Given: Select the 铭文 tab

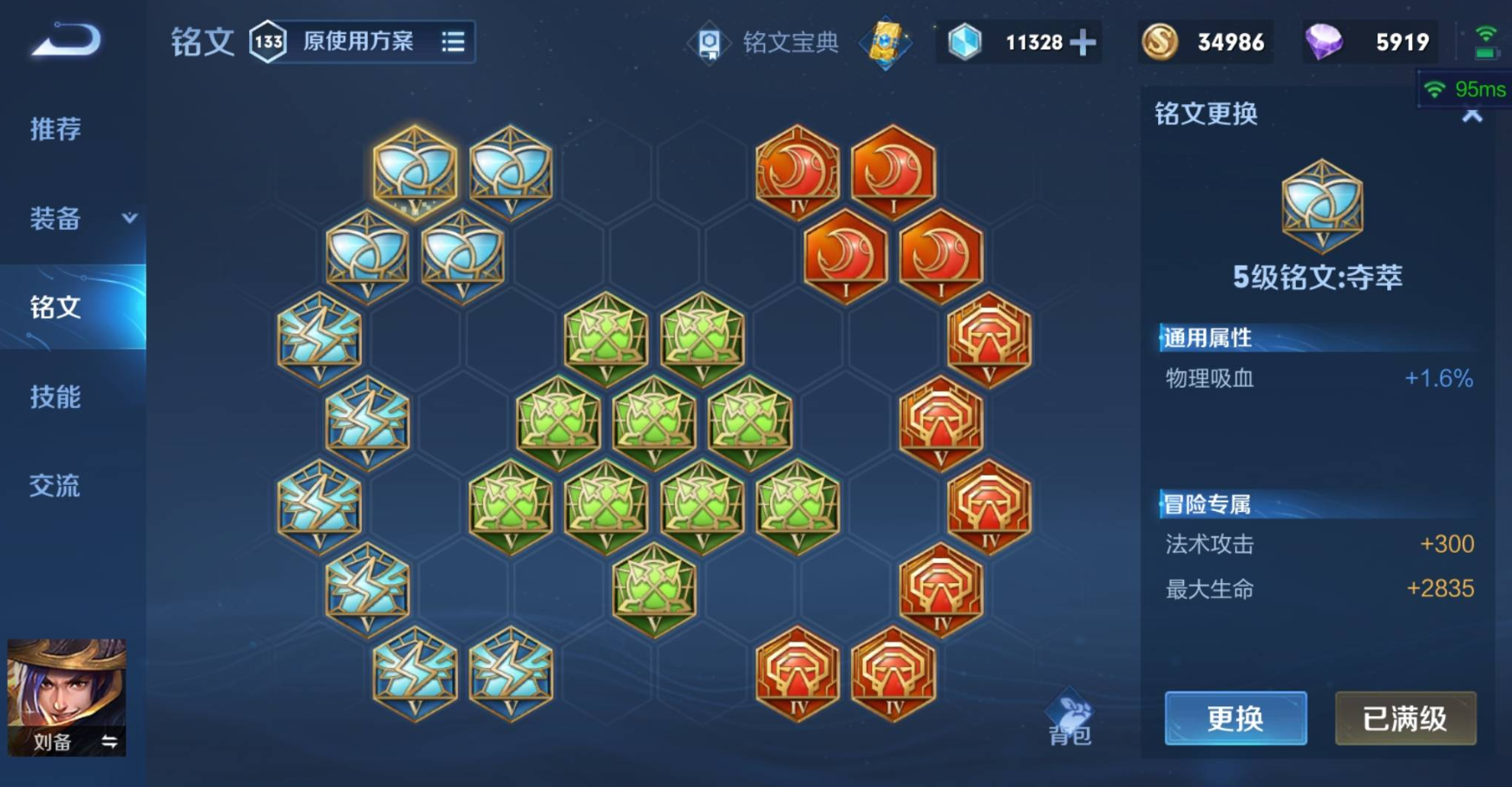Looking at the screenshot, I should [x=56, y=307].
